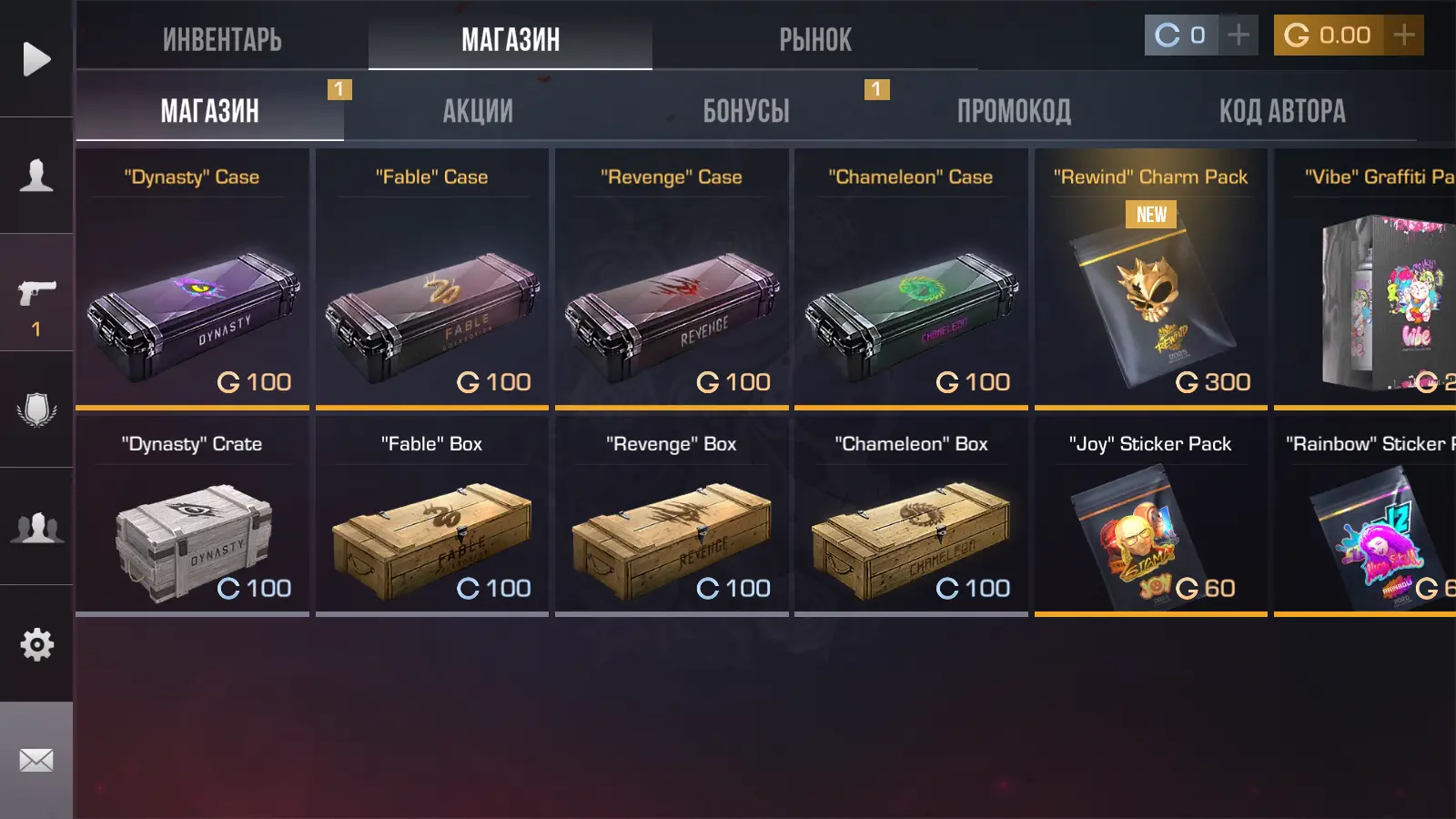Open the БОНУСЫ sub-tab
This screenshot has height=819, width=1456.
point(746,111)
